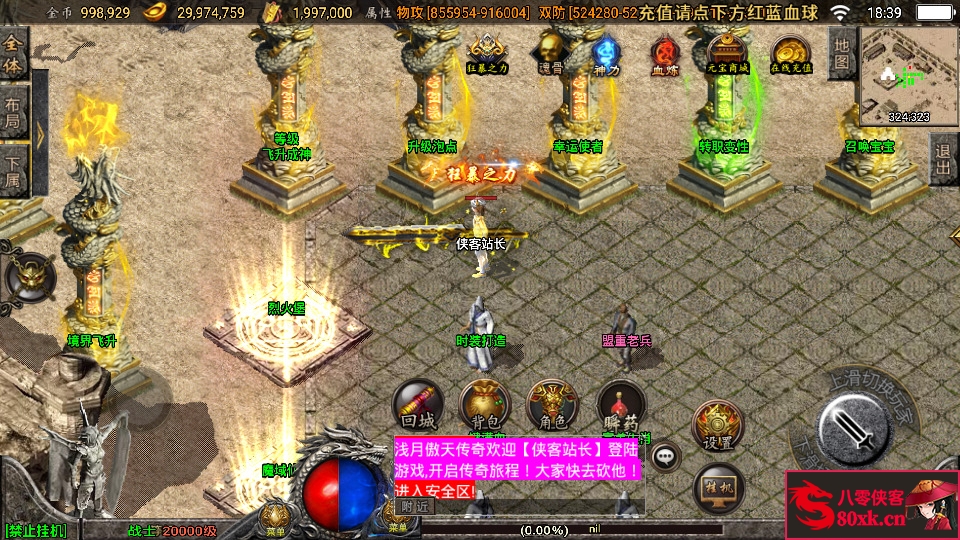Open the 在线充值 recharge icon
The image size is (960, 540).
[x=790, y=54]
